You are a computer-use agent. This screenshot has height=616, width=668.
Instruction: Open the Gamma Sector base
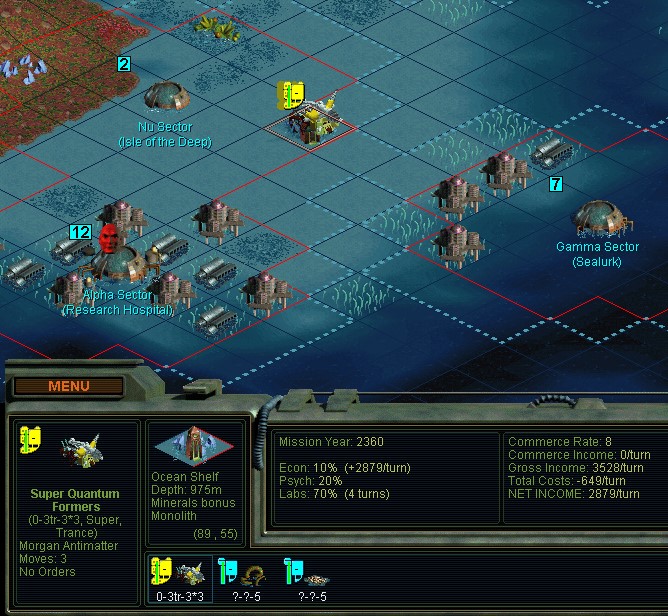598,218
